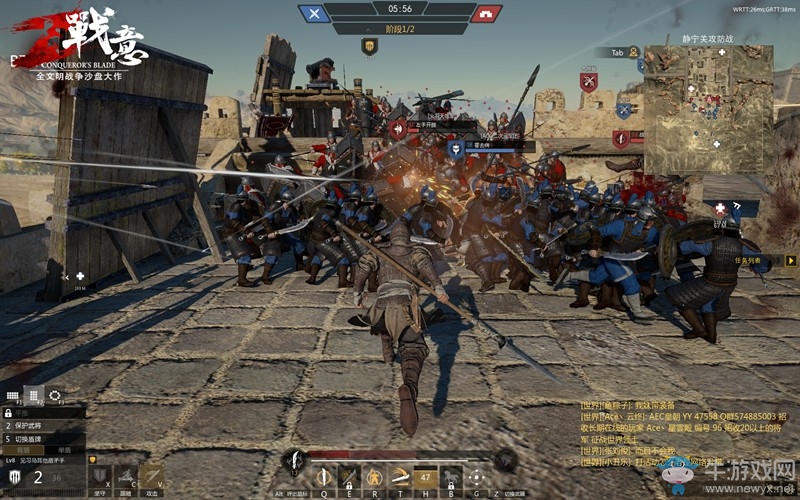Select the column formation icon

tap(34, 395)
